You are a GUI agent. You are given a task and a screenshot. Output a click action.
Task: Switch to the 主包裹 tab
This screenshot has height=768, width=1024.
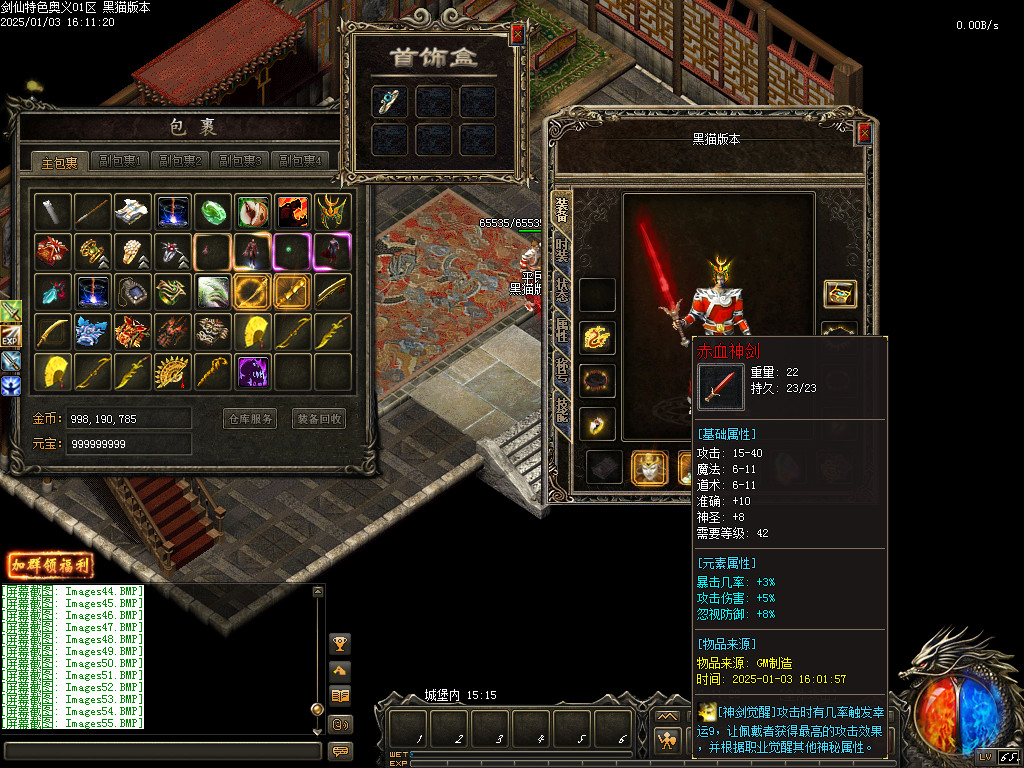click(x=60, y=162)
